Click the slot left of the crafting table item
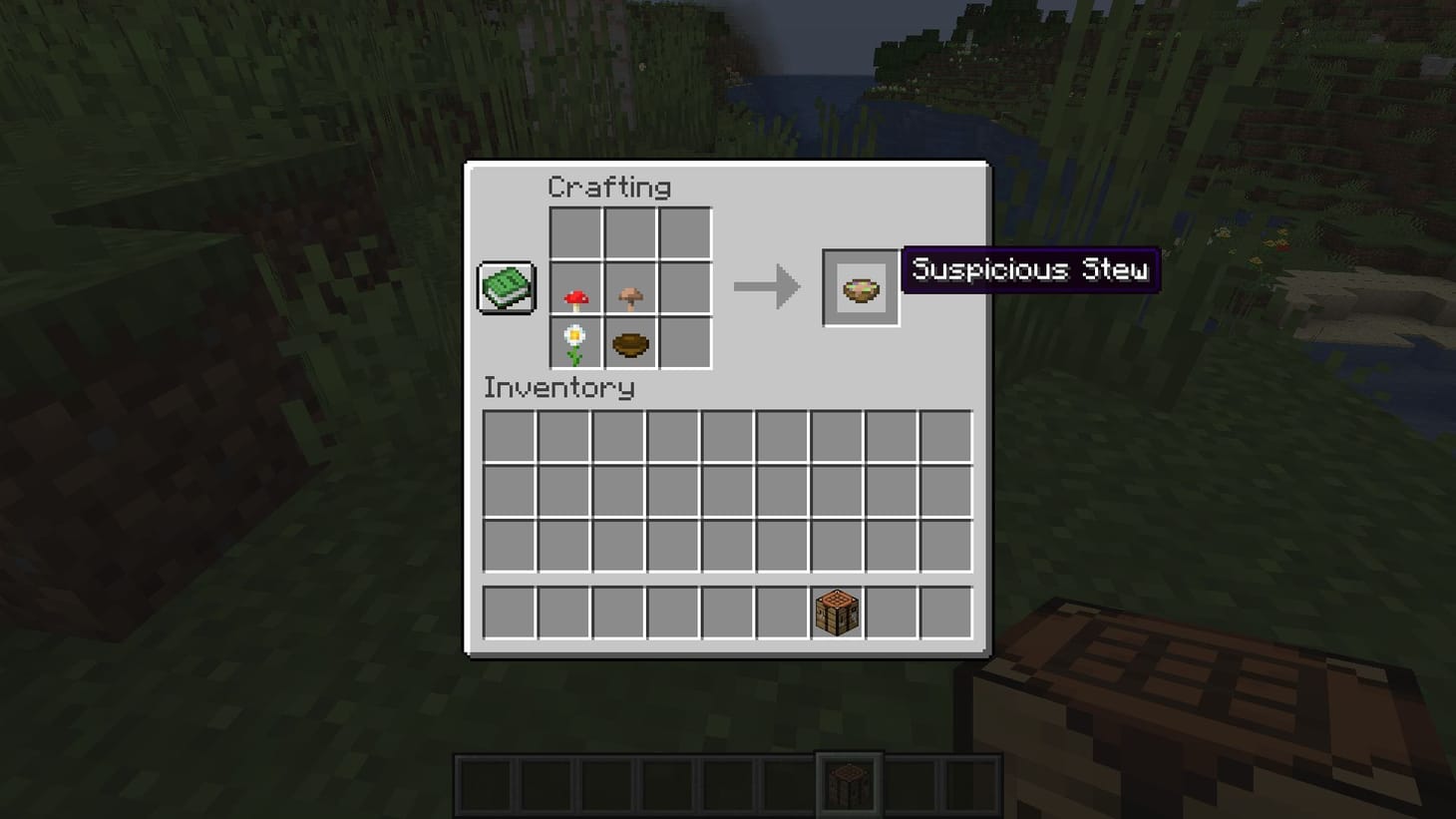1456x819 pixels. [x=782, y=612]
